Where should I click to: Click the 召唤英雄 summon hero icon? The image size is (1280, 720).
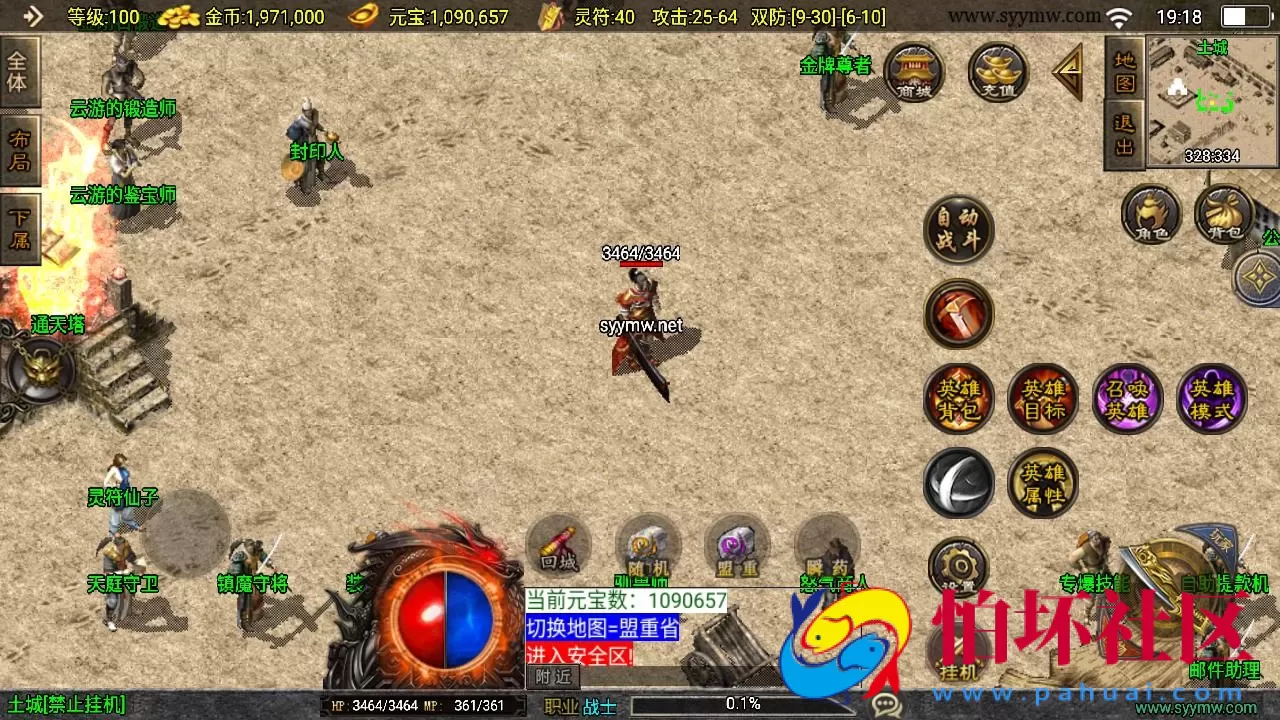point(1127,398)
